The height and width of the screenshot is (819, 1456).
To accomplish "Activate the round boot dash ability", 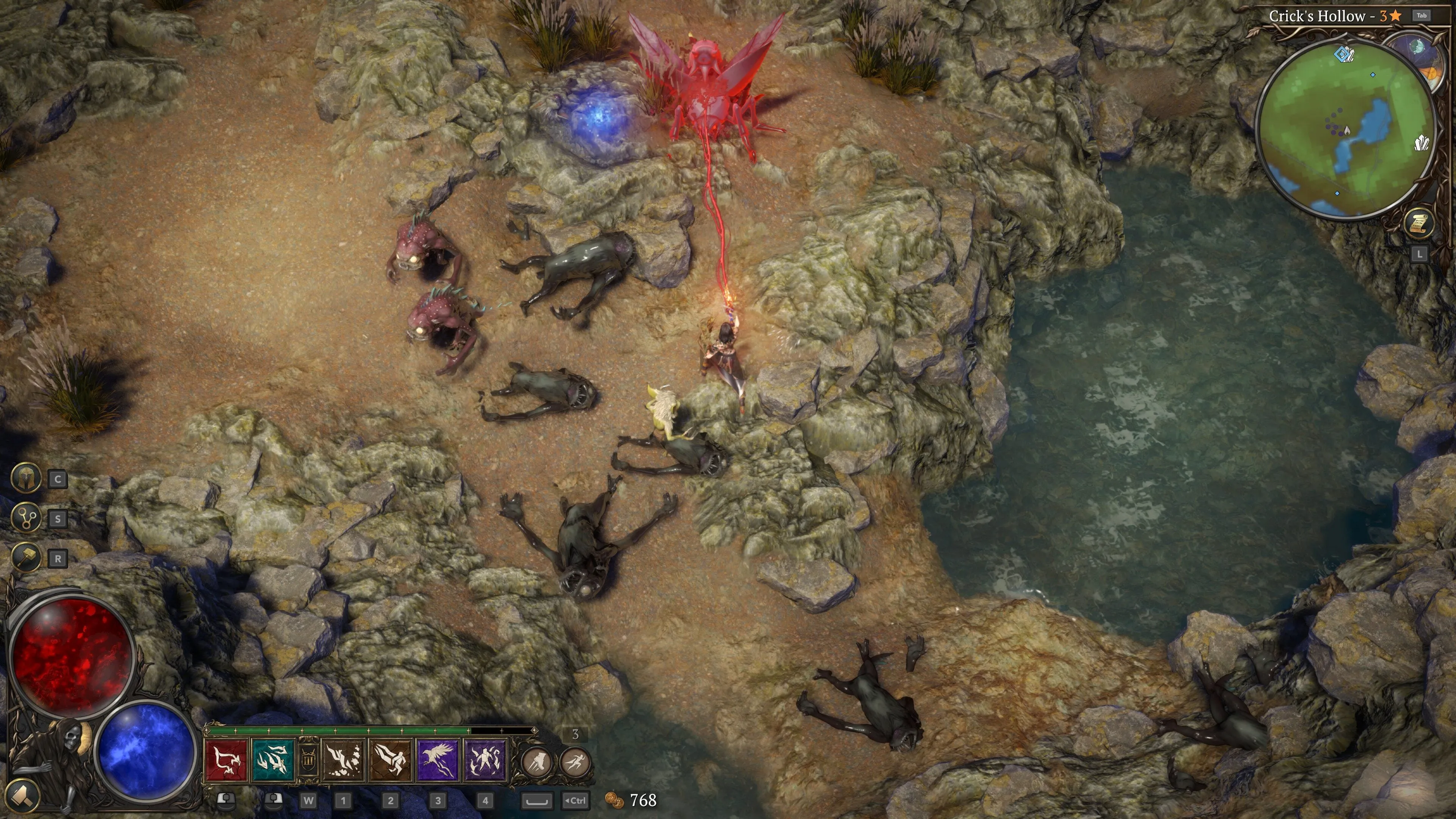I will [x=537, y=762].
